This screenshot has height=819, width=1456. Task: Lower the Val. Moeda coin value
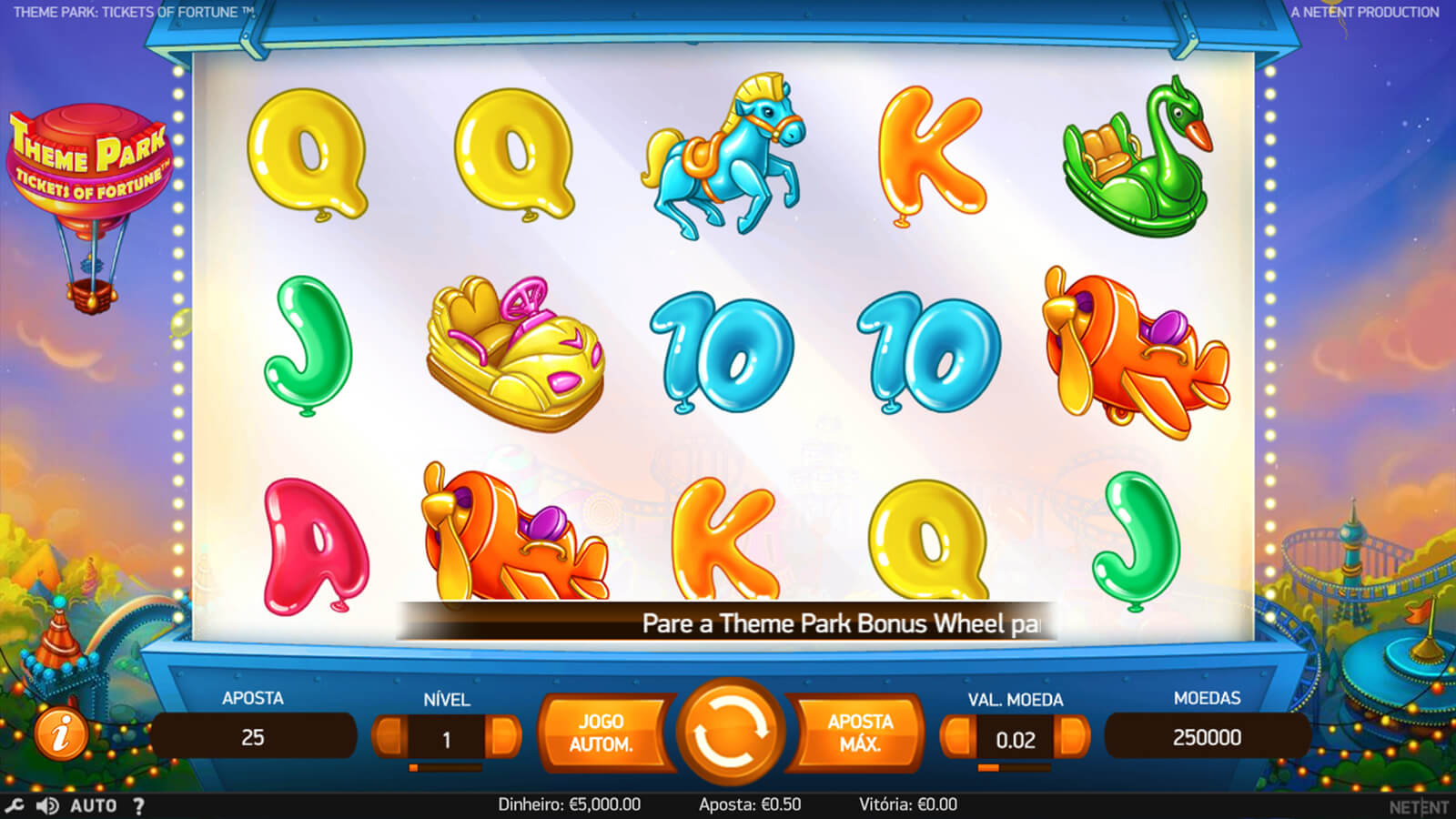[x=957, y=737]
